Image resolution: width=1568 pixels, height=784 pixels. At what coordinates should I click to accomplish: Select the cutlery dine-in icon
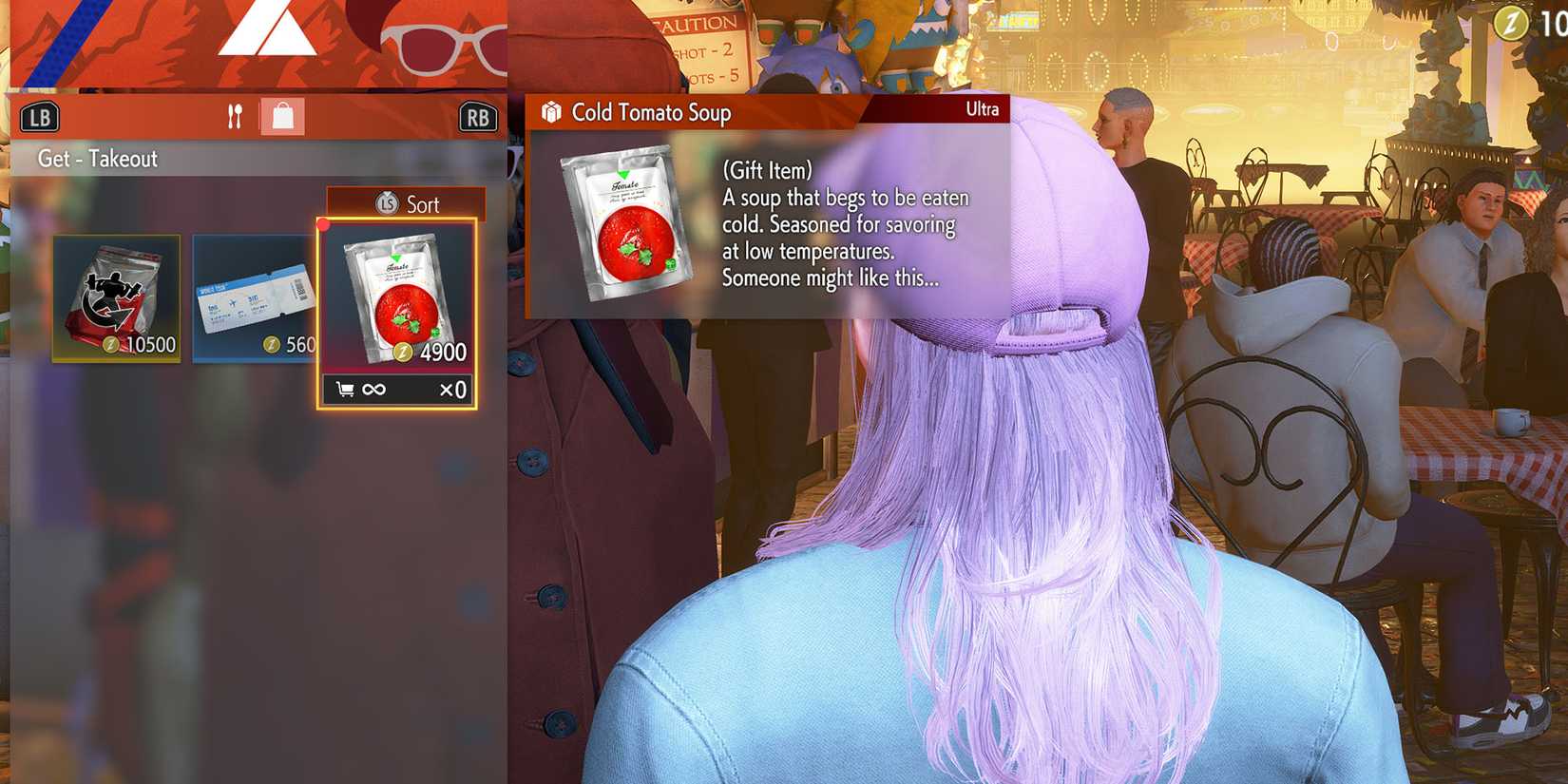235,116
